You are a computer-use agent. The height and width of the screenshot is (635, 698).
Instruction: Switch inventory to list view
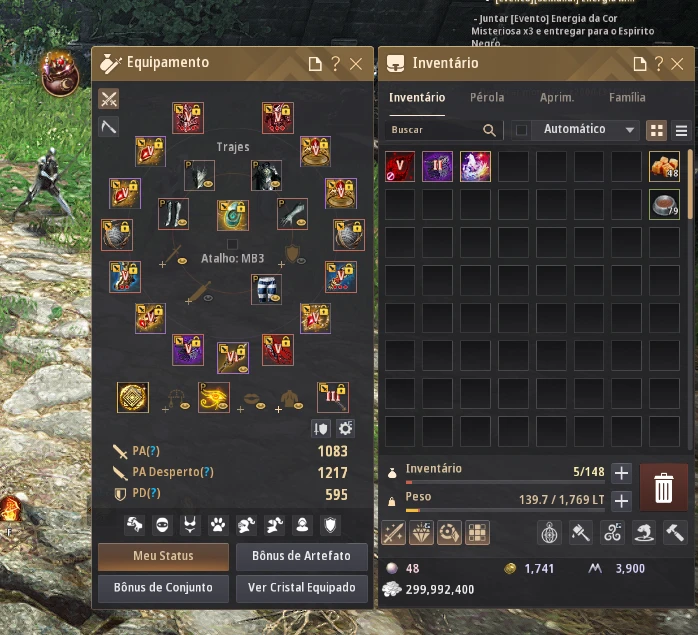(682, 130)
